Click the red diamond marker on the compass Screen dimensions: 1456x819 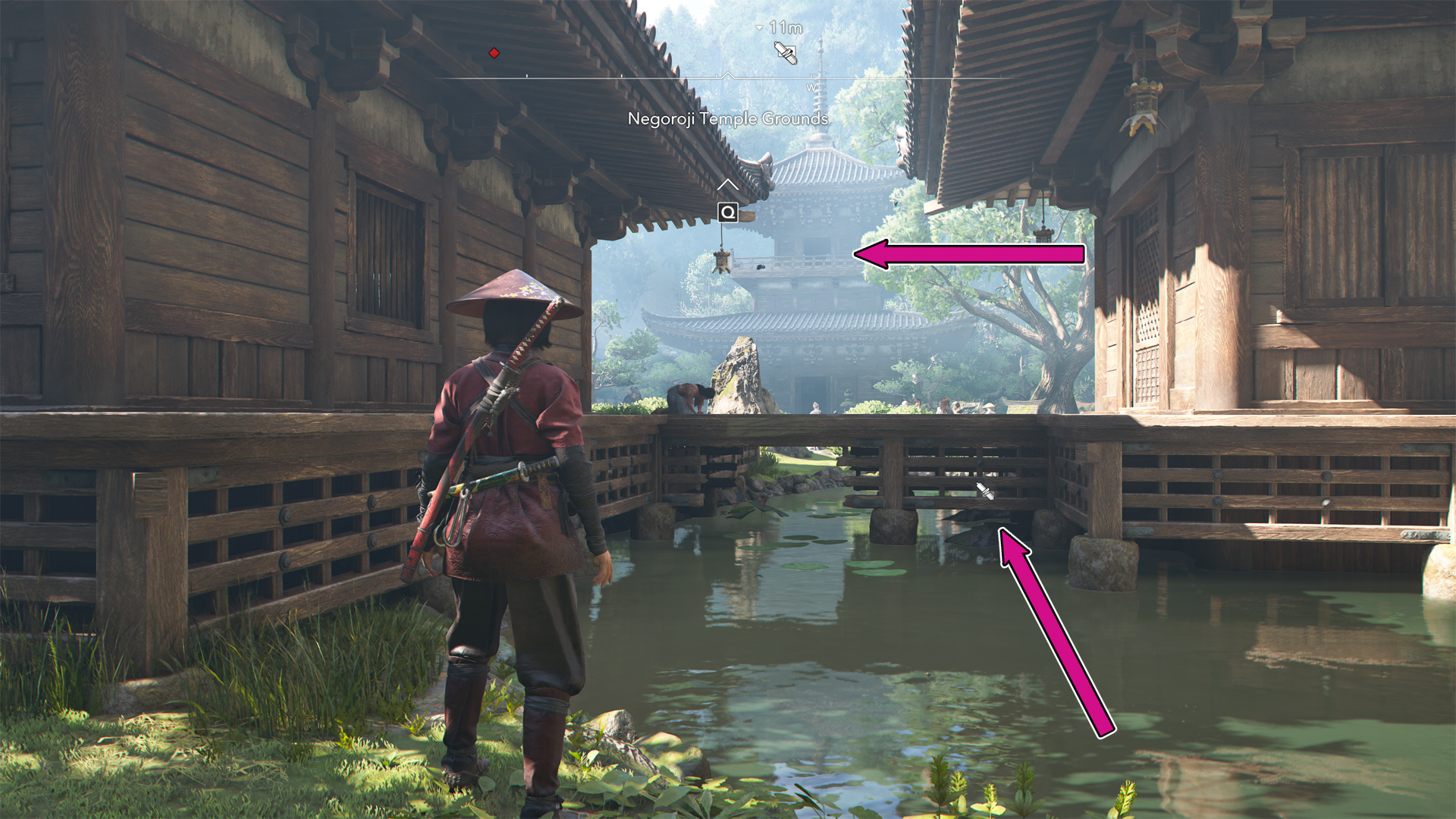494,53
